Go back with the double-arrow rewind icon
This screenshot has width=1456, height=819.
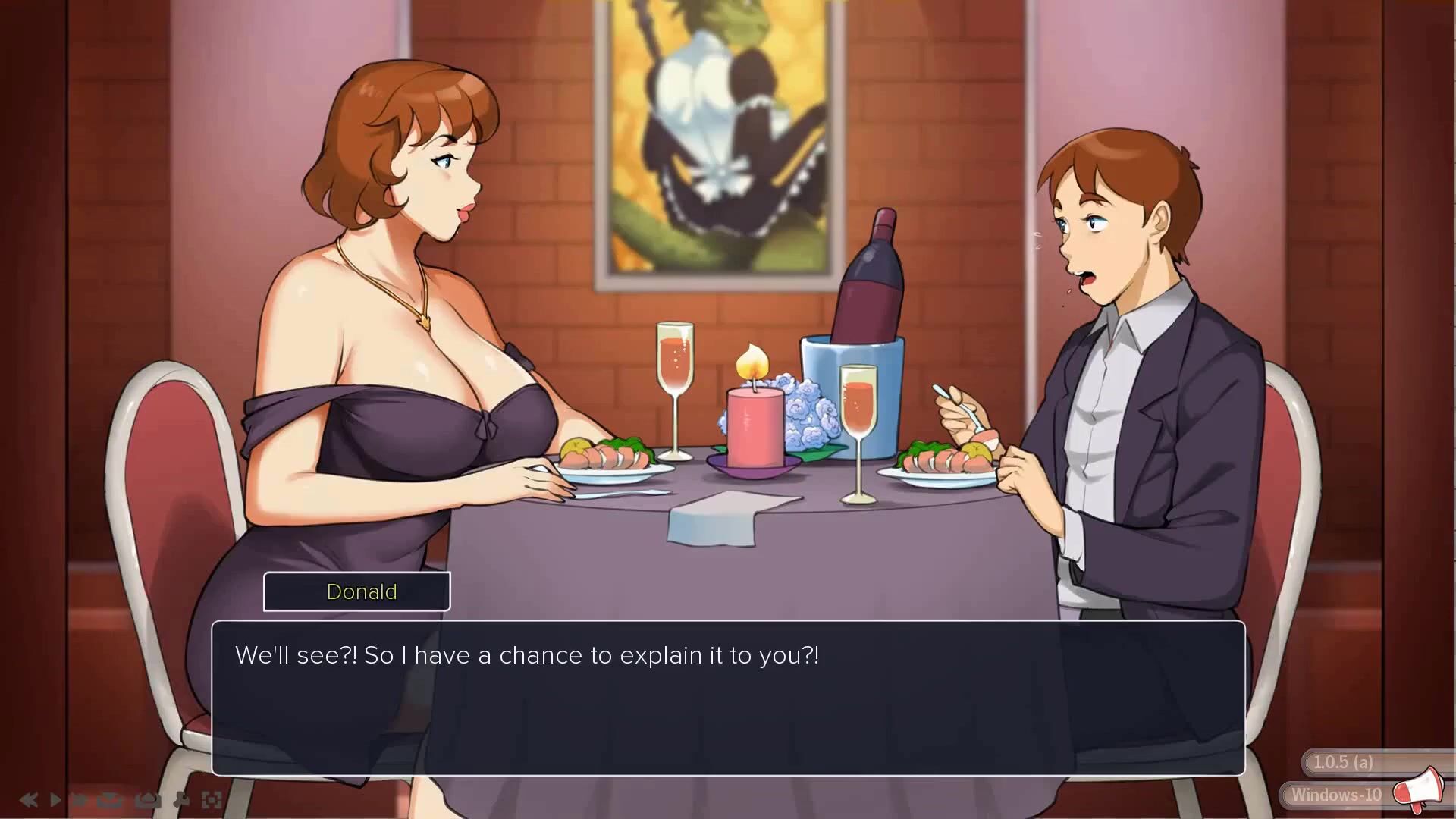[x=29, y=799]
